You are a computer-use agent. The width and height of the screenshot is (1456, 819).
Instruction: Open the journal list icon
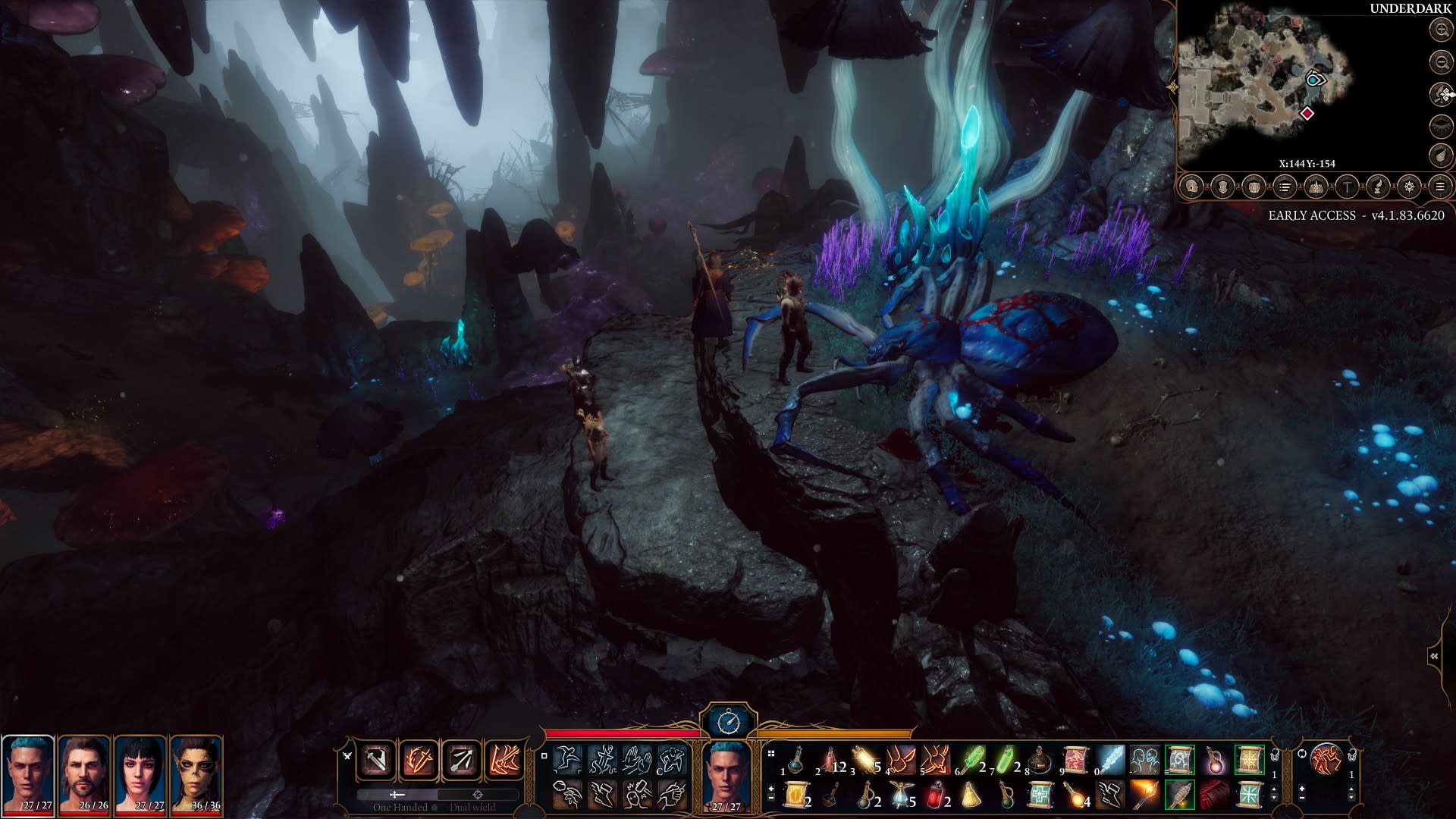[x=1285, y=186]
